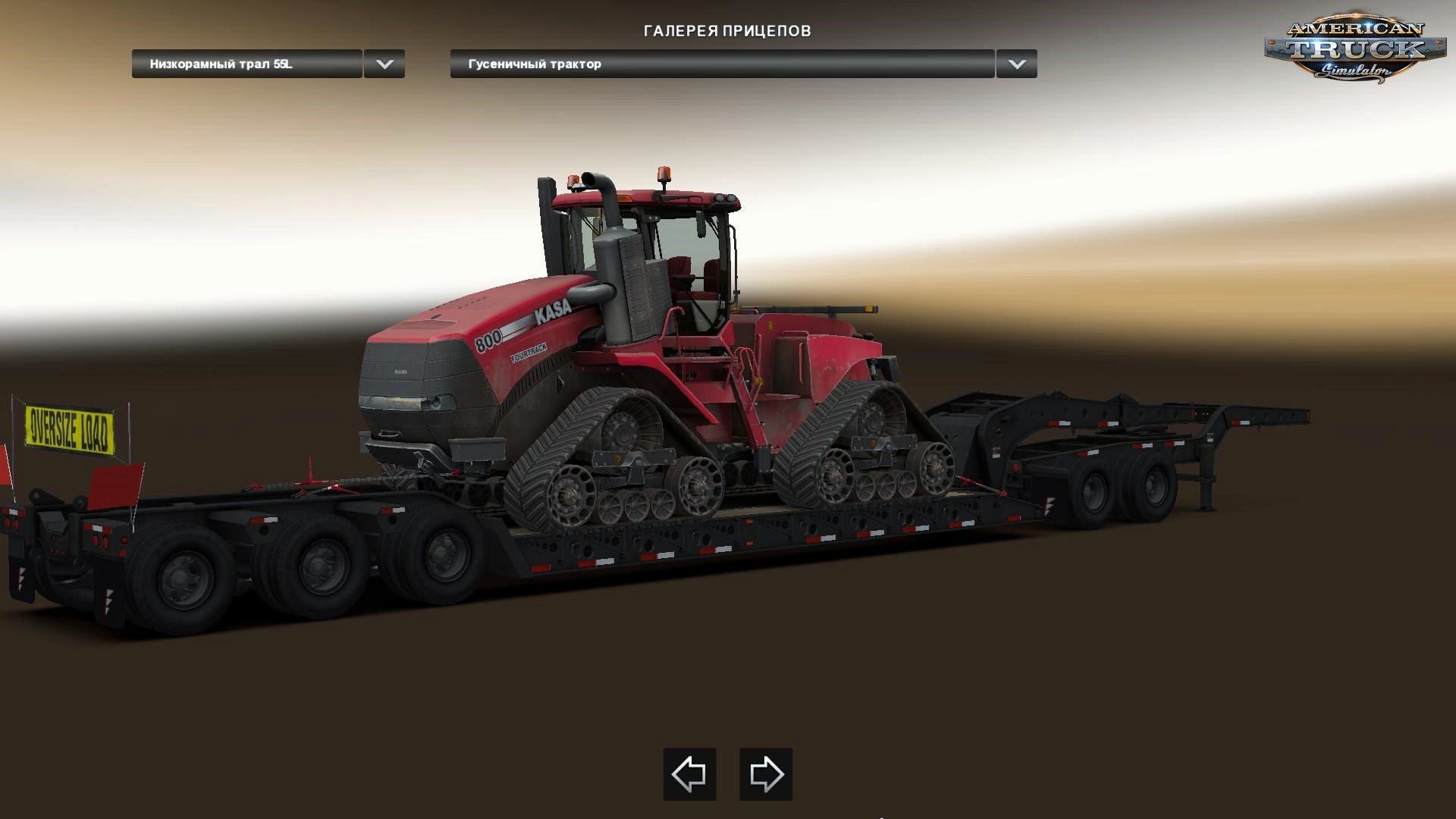Click the chevron on the cargo type dropdown

(1016, 64)
